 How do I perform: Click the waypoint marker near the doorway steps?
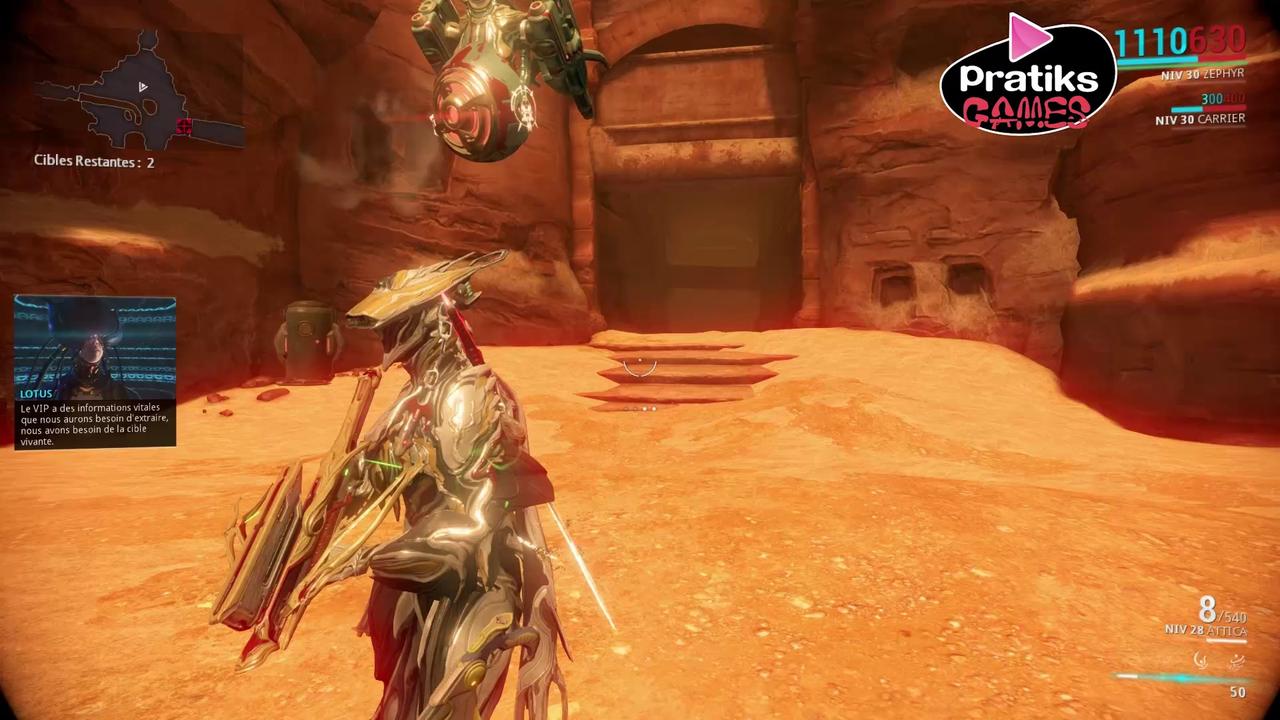640,368
